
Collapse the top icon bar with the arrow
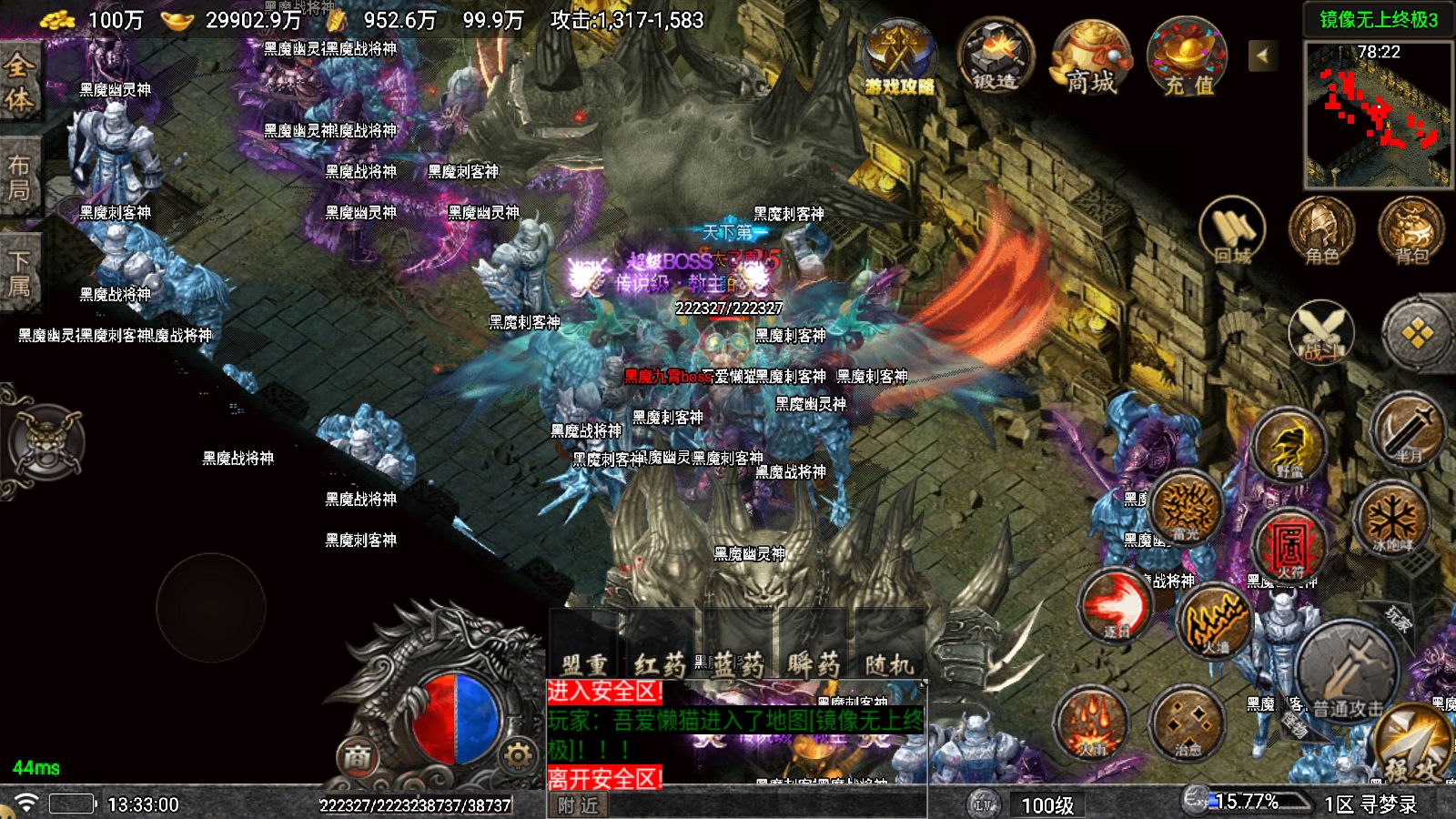click(x=1262, y=56)
